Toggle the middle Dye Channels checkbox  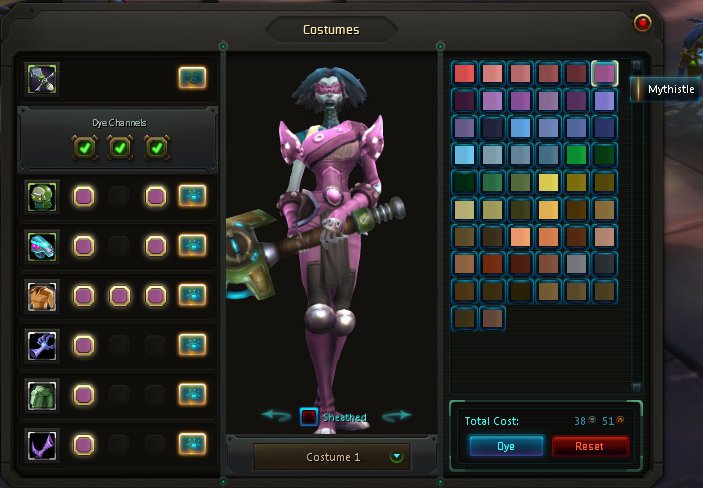point(119,148)
